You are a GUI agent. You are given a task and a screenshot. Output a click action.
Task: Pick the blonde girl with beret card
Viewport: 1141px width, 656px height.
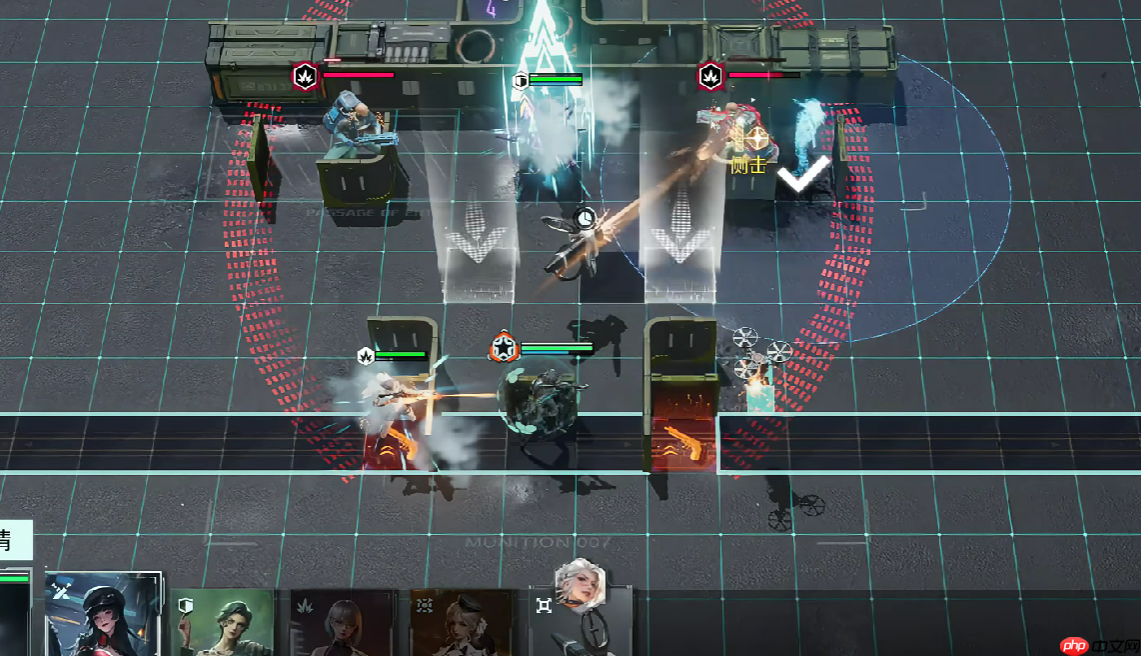[462, 622]
